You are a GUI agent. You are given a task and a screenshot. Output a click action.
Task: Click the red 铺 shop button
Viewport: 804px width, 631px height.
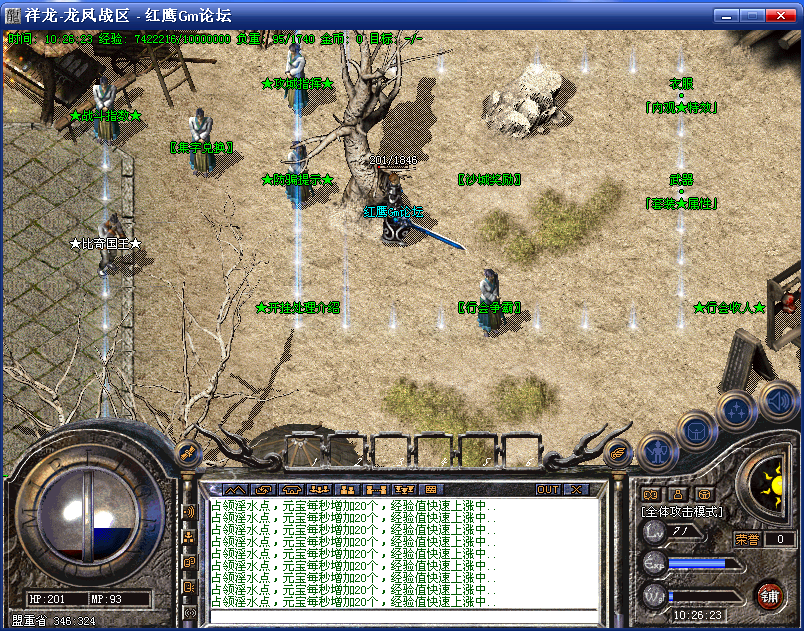pos(769,596)
